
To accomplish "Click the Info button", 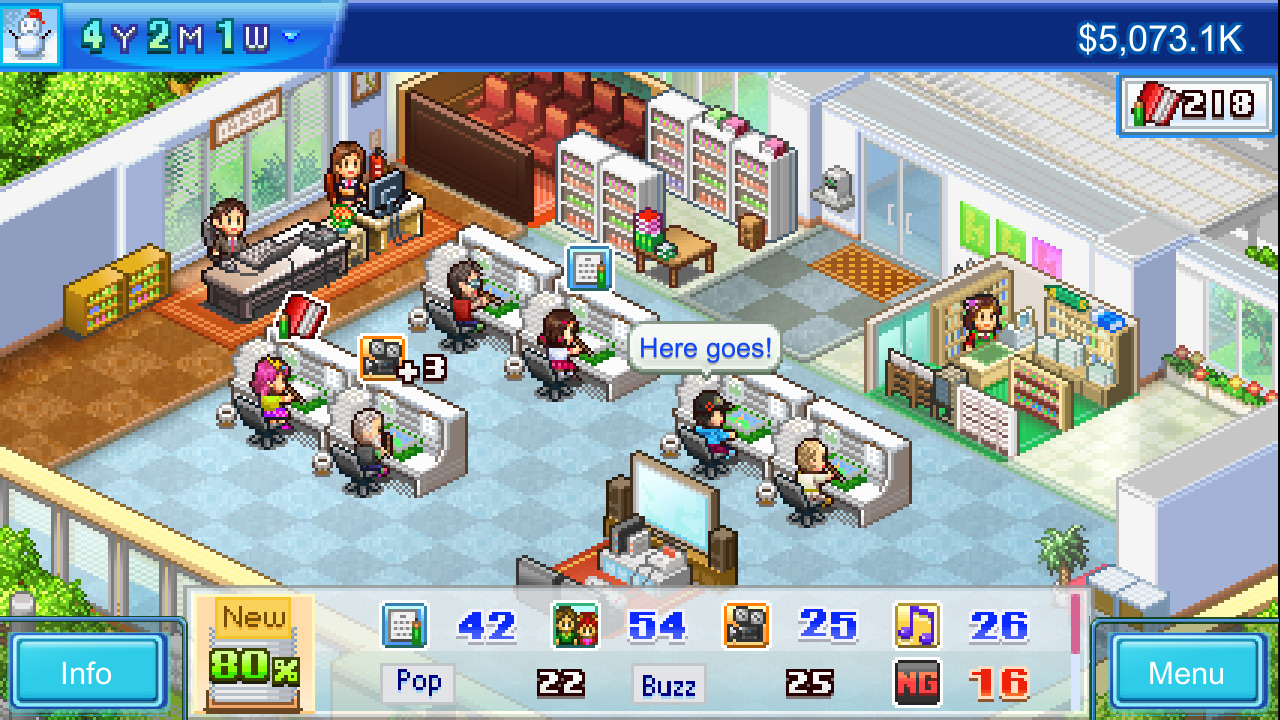I will (88, 673).
